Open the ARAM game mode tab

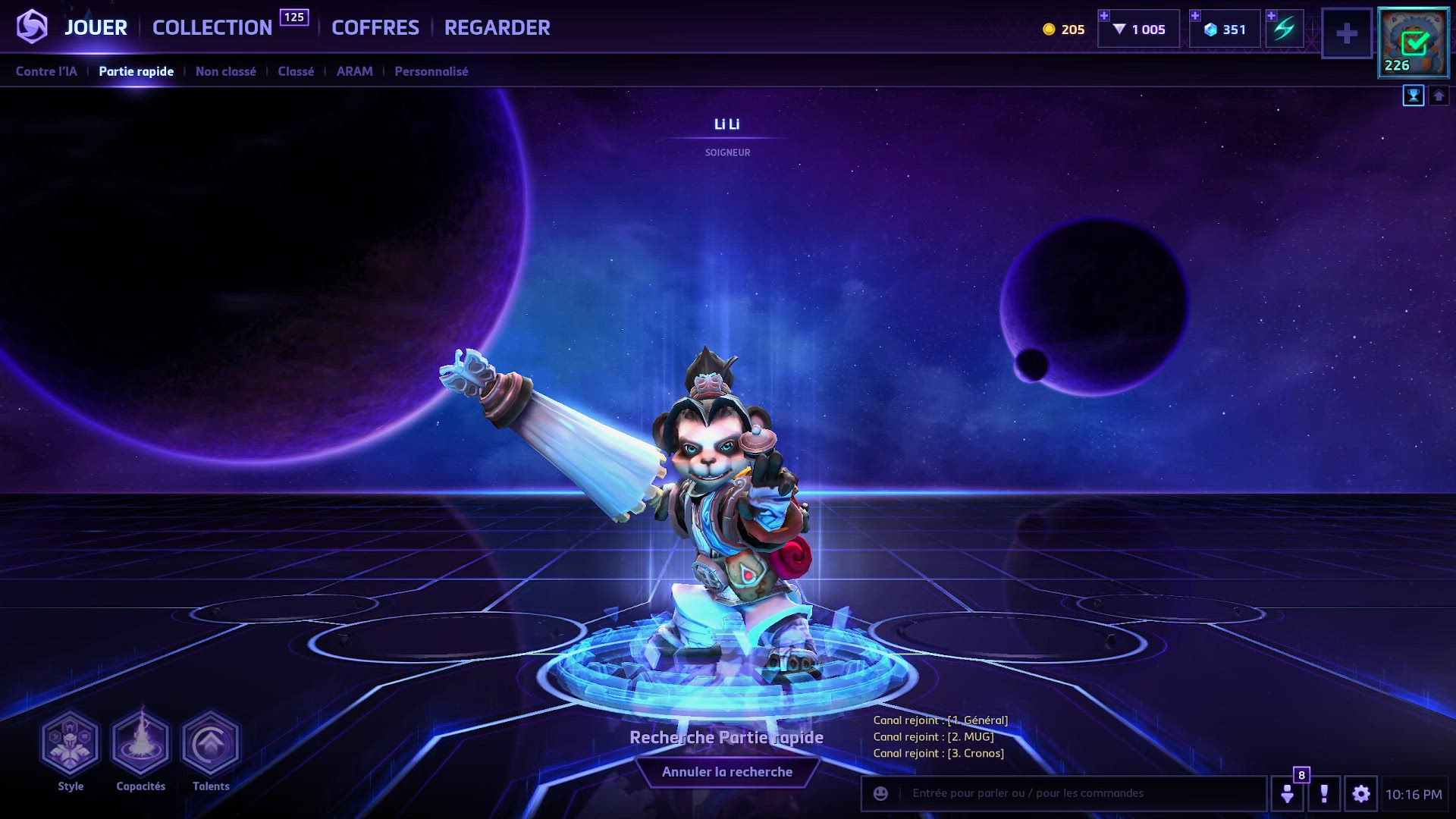coord(354,71)
